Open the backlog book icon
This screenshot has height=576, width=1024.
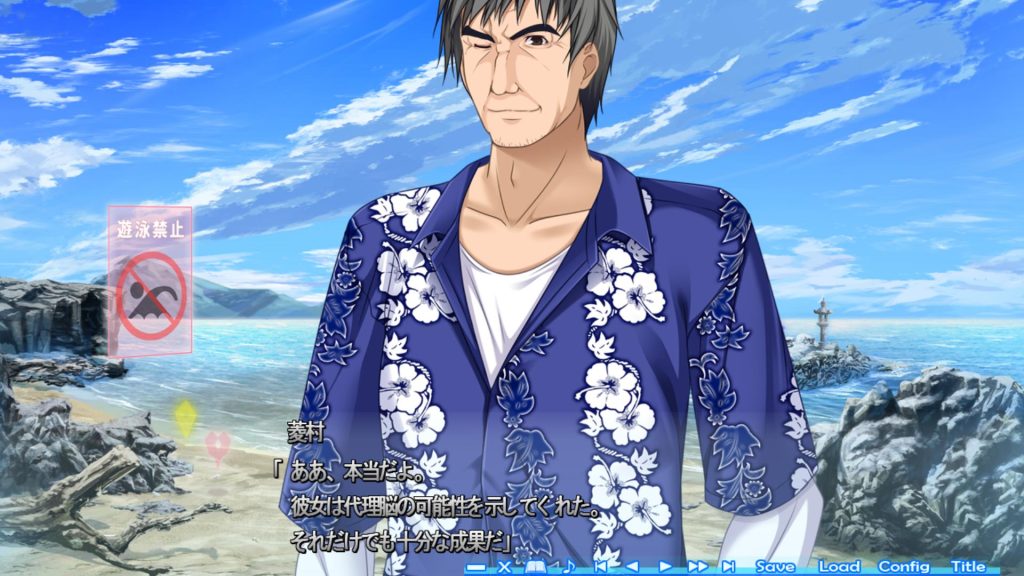(536, 567)
